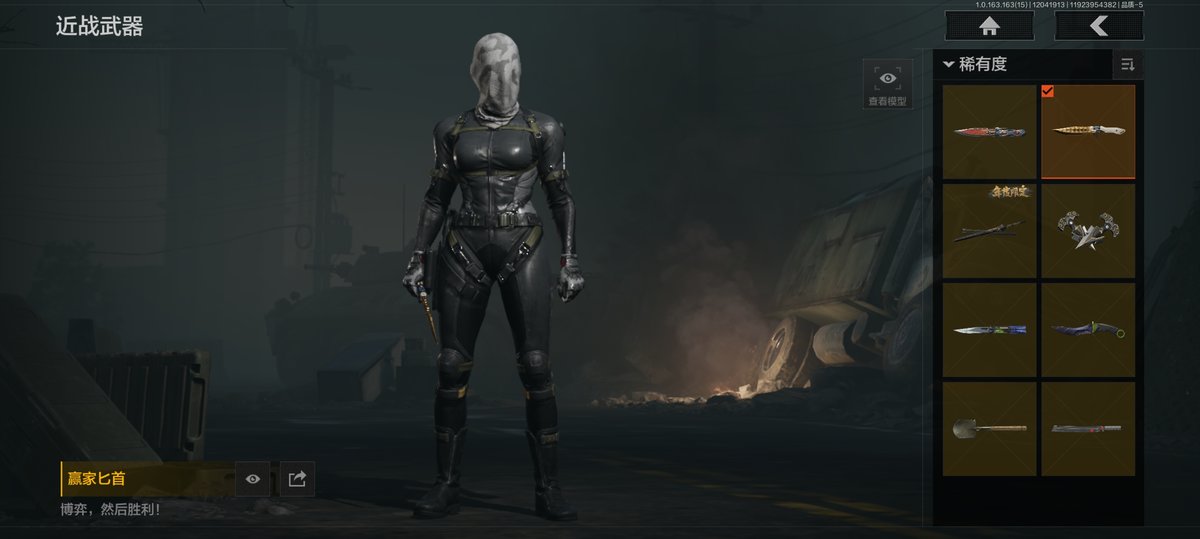Toggle the sort order icon
The width and height of the screenshot is (1200, 539).
1128,65
